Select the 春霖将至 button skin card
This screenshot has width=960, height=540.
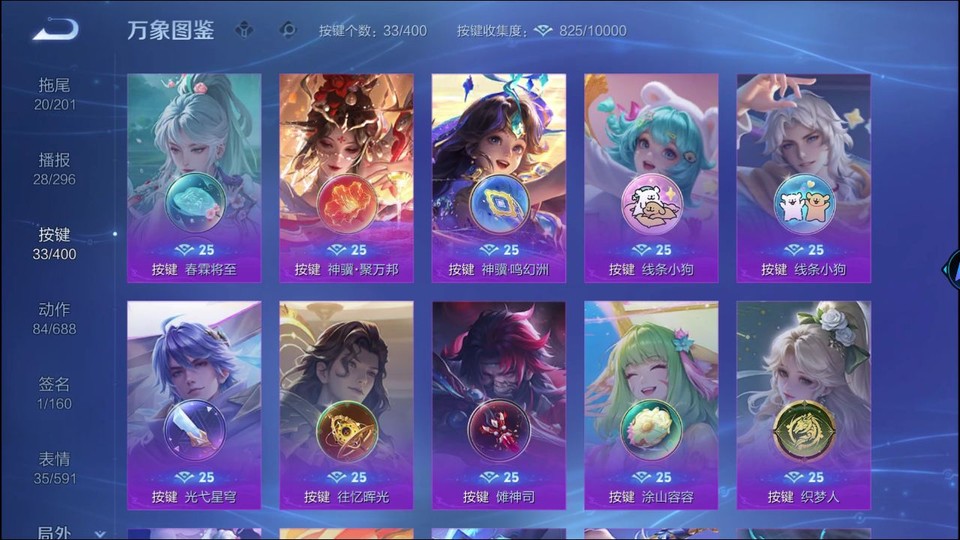(194, 178)
